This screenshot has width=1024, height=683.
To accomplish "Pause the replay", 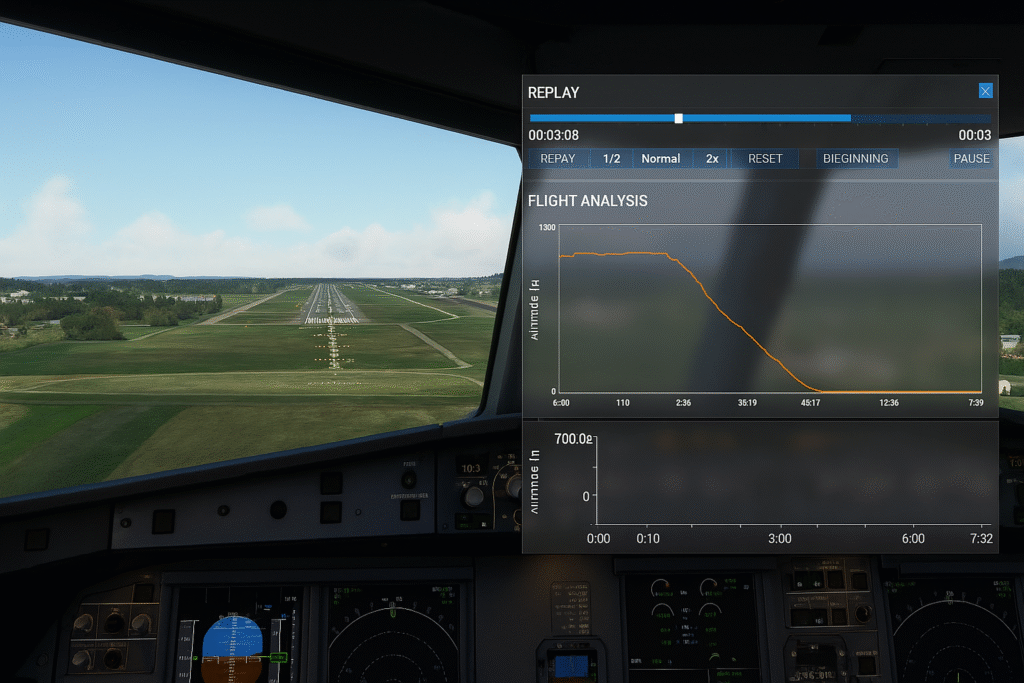I will click(971, 158).
